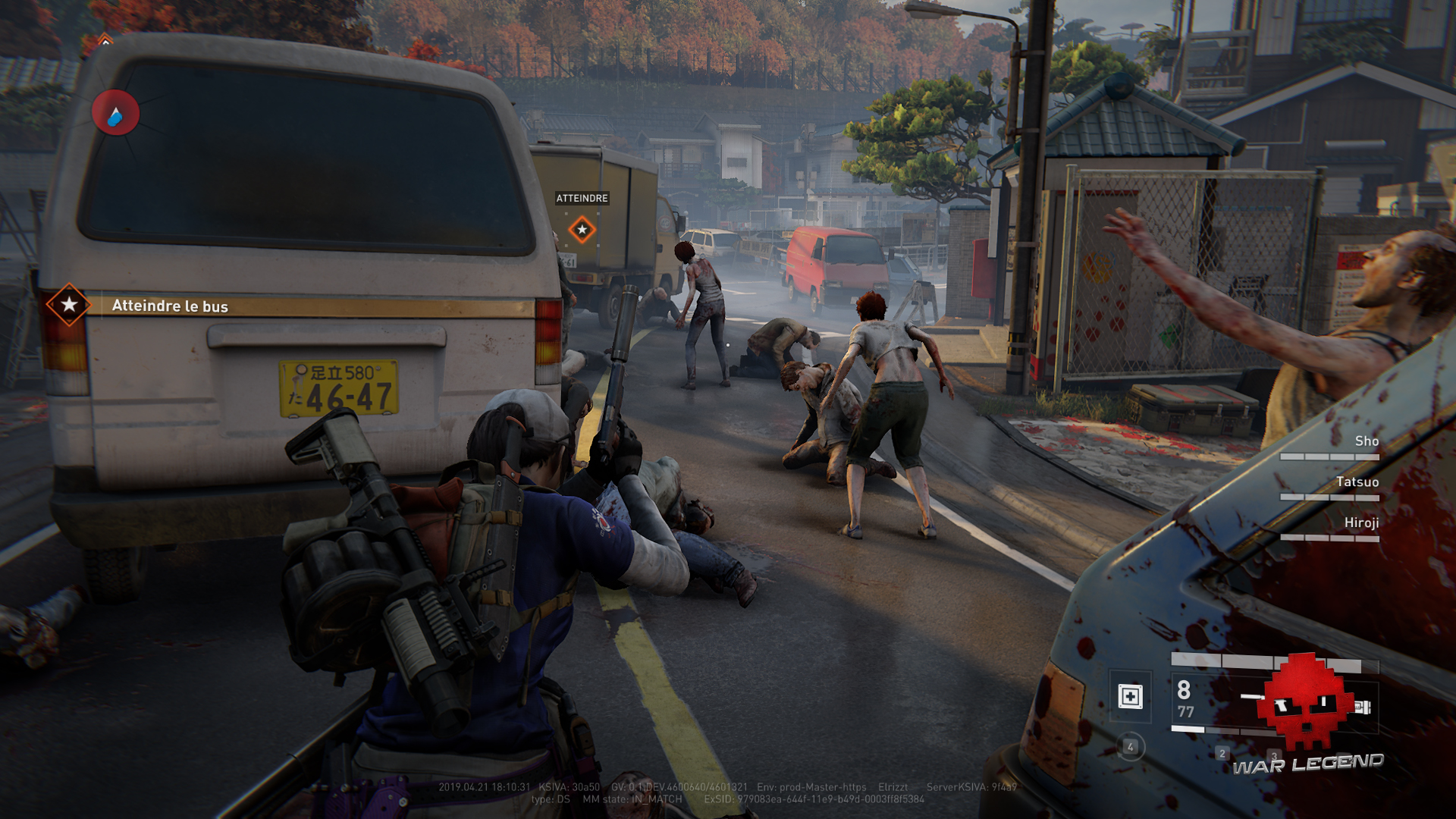Pick teammate Hiroji in squad list
The height and width of the screenshot is (819, 1456).
click(1360, 523)
